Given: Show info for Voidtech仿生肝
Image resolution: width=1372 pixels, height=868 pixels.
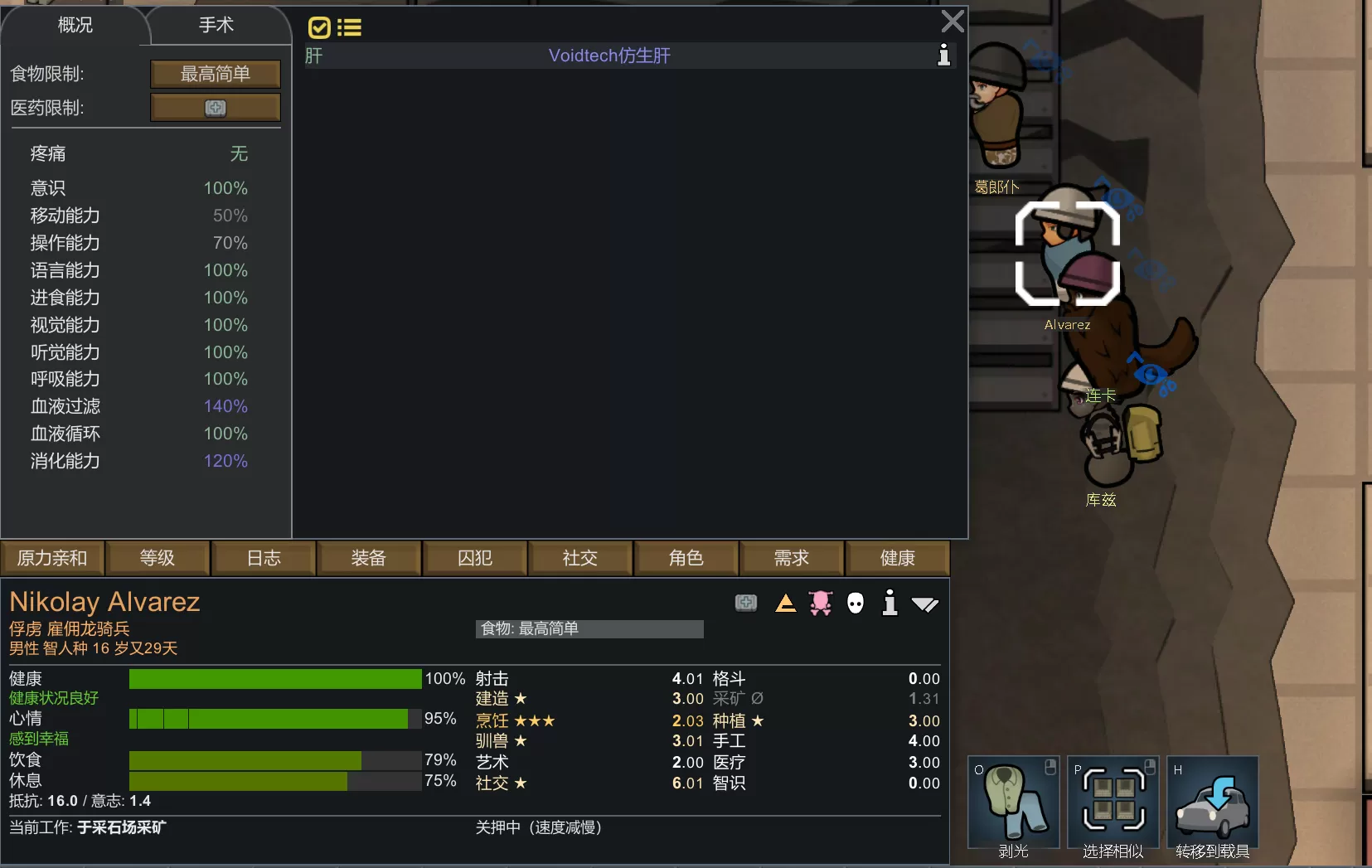Looking at the screenshot, I should pos(943,56).
